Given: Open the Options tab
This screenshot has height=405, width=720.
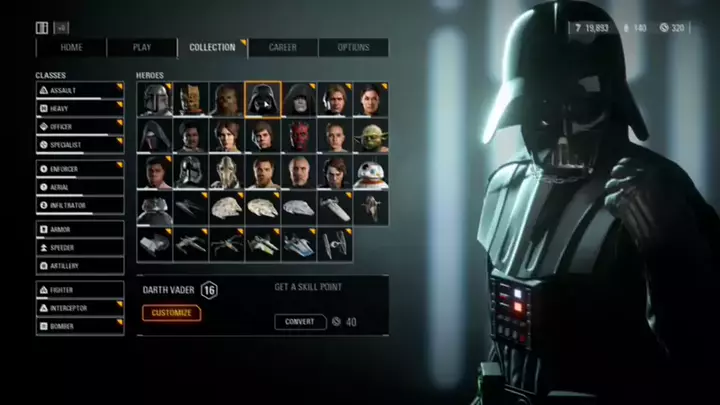Looking at the screenshot, I should coord(353,47).
